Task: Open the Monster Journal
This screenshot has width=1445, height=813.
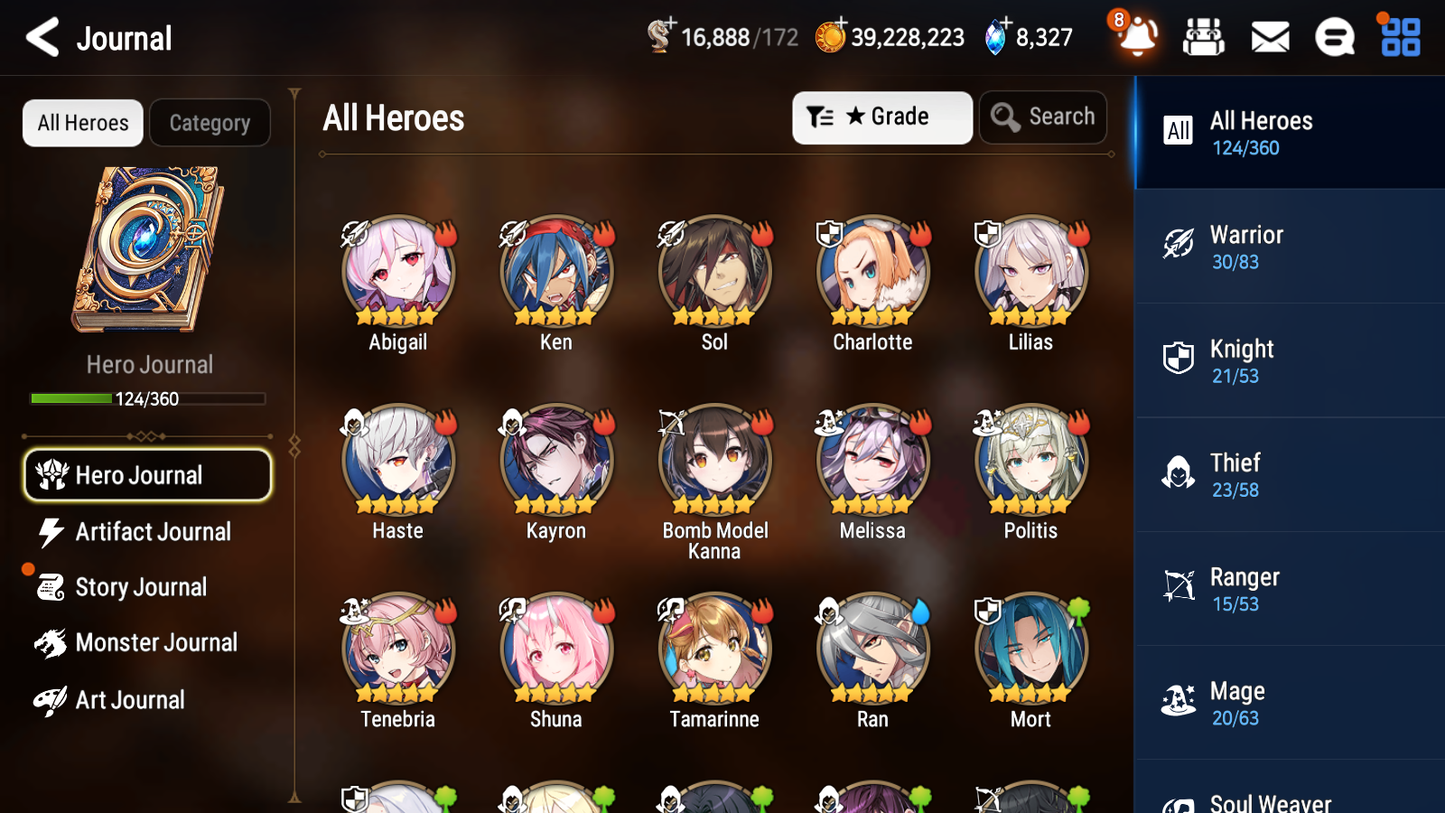Action: tap(155, 643)
